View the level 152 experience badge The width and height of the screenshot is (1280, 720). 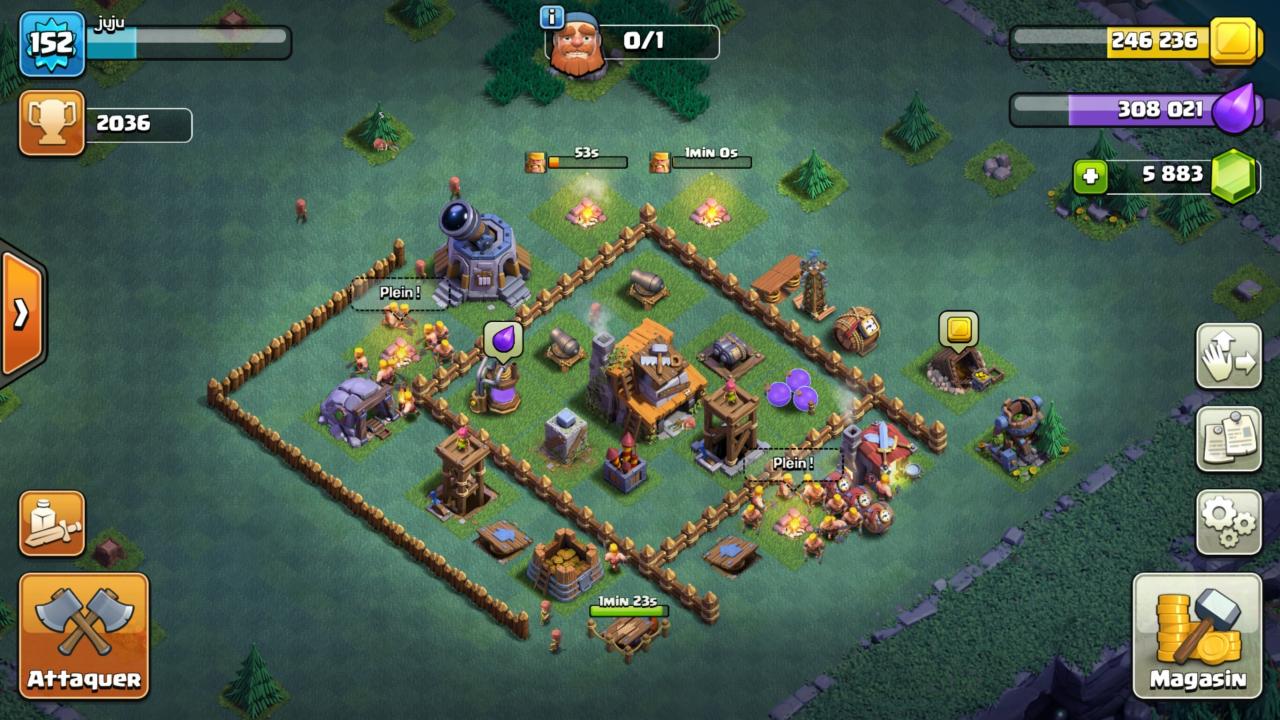tap(51, 43)
